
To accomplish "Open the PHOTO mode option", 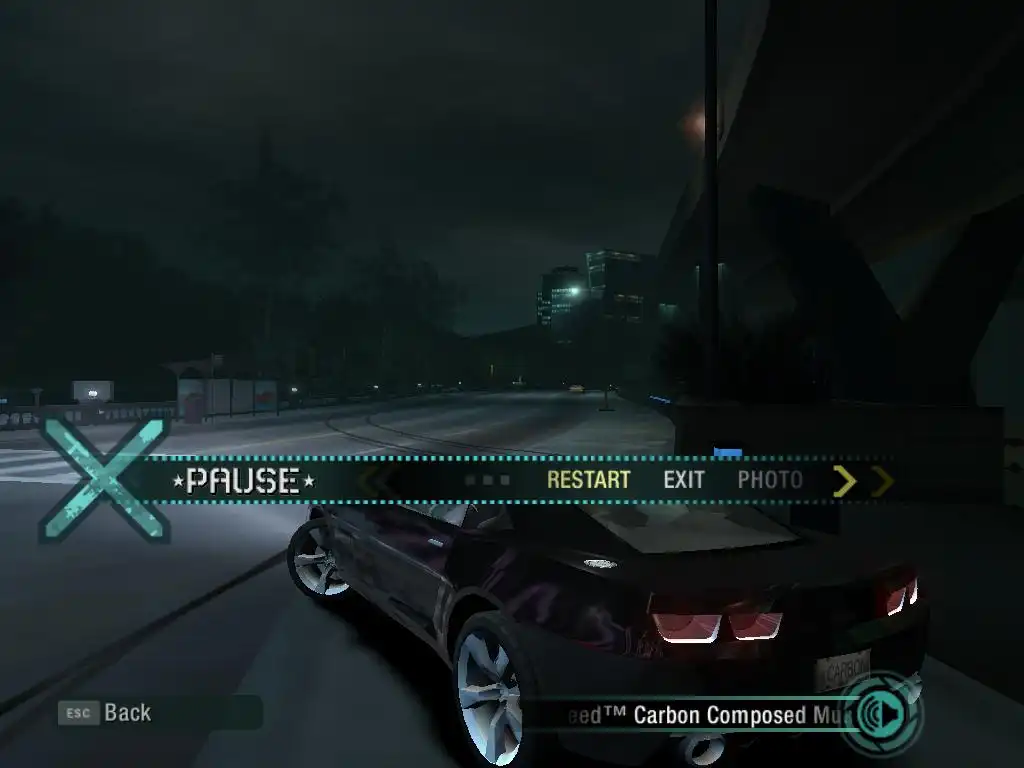I will (x=770, y=480).
